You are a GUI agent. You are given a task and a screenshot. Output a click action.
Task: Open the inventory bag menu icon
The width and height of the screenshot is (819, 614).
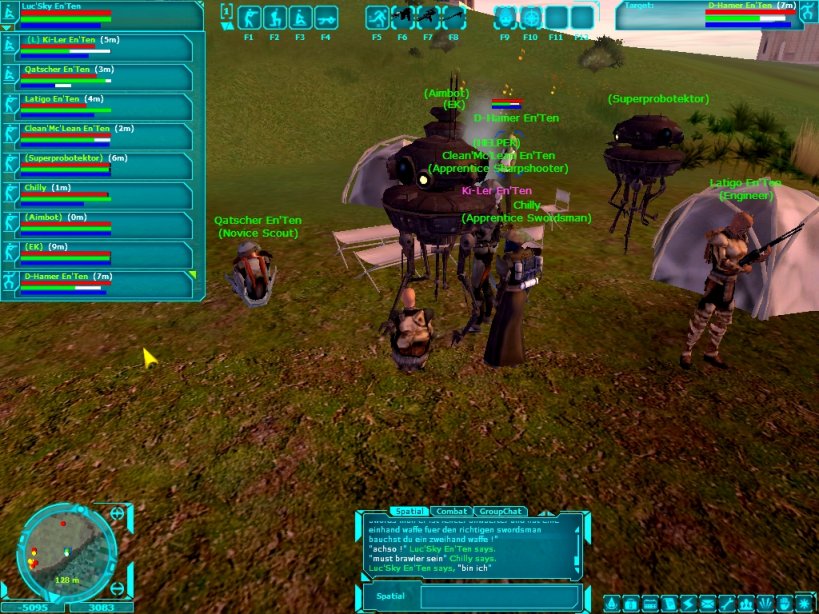[629, 604]
